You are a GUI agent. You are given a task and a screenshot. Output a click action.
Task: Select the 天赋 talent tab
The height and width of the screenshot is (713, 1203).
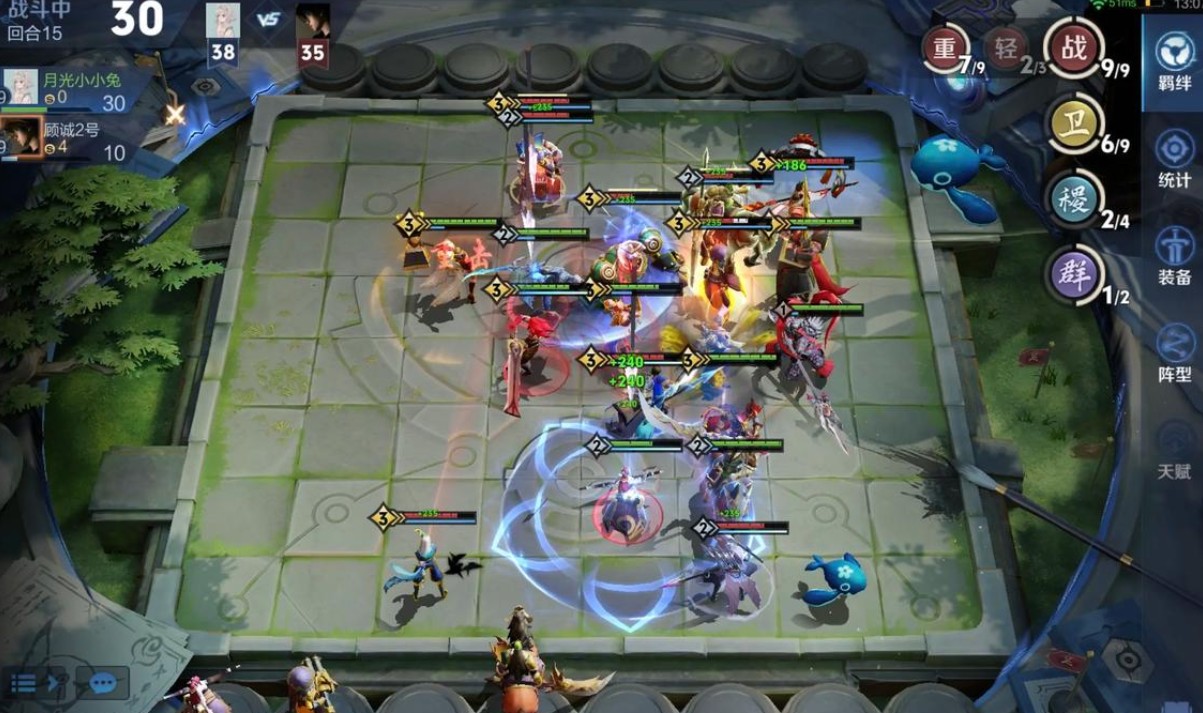(x=1174, y=449)
